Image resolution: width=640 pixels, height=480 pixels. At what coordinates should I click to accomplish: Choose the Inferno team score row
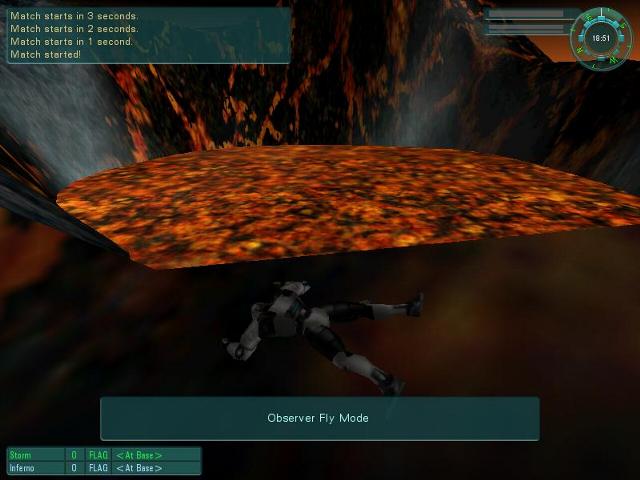point(104,468)
